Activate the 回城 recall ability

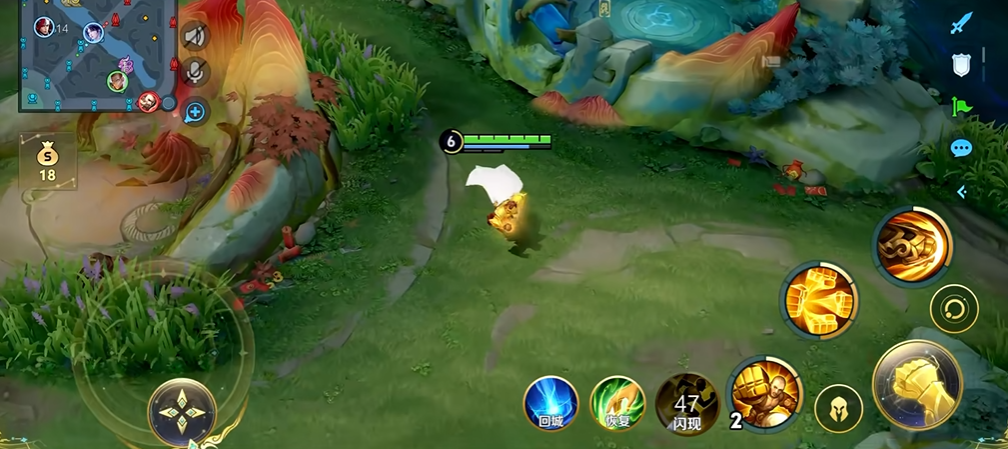[x=551, y=404]
